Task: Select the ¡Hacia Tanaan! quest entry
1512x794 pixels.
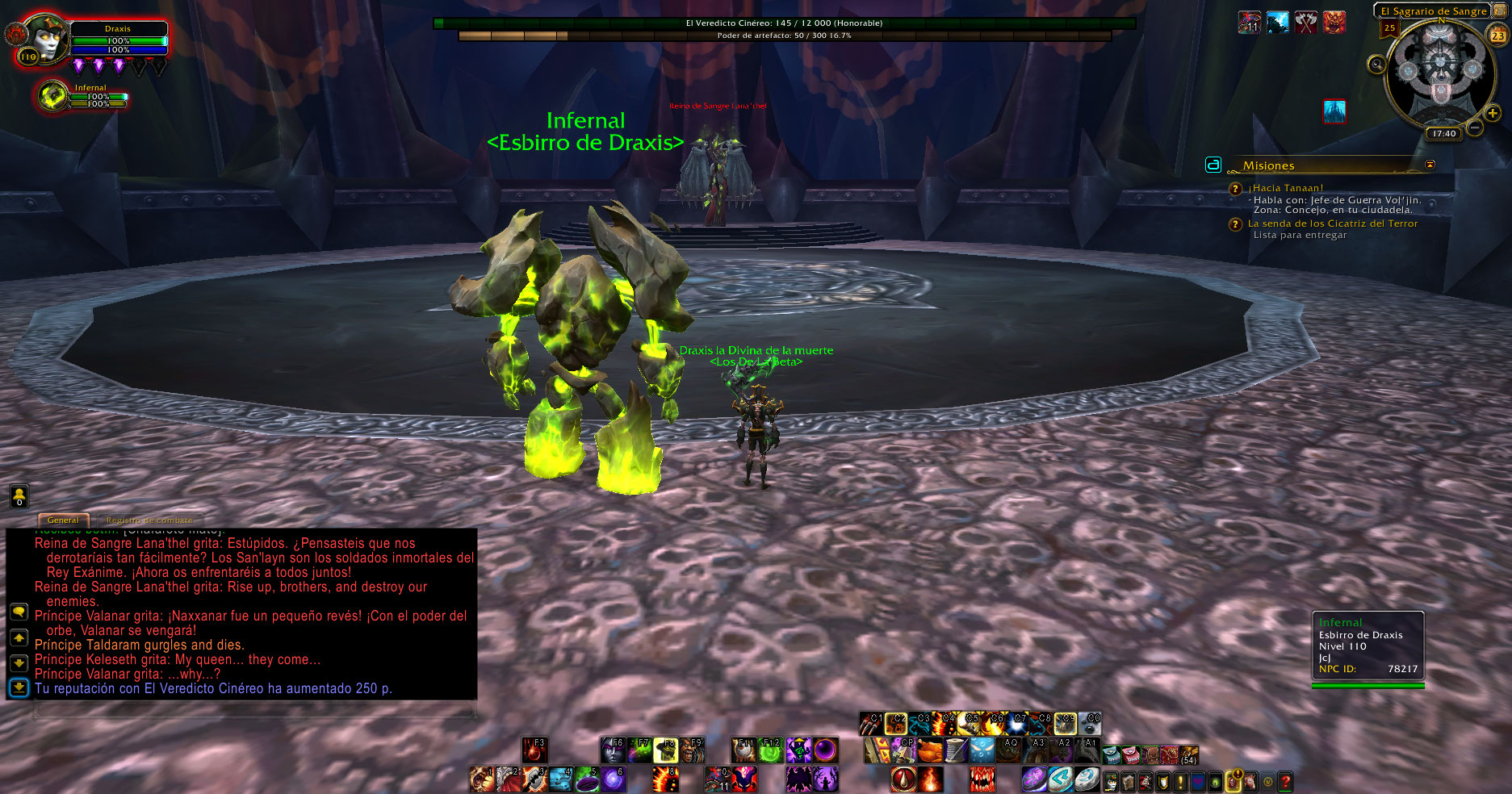Action: [1285, 188]
